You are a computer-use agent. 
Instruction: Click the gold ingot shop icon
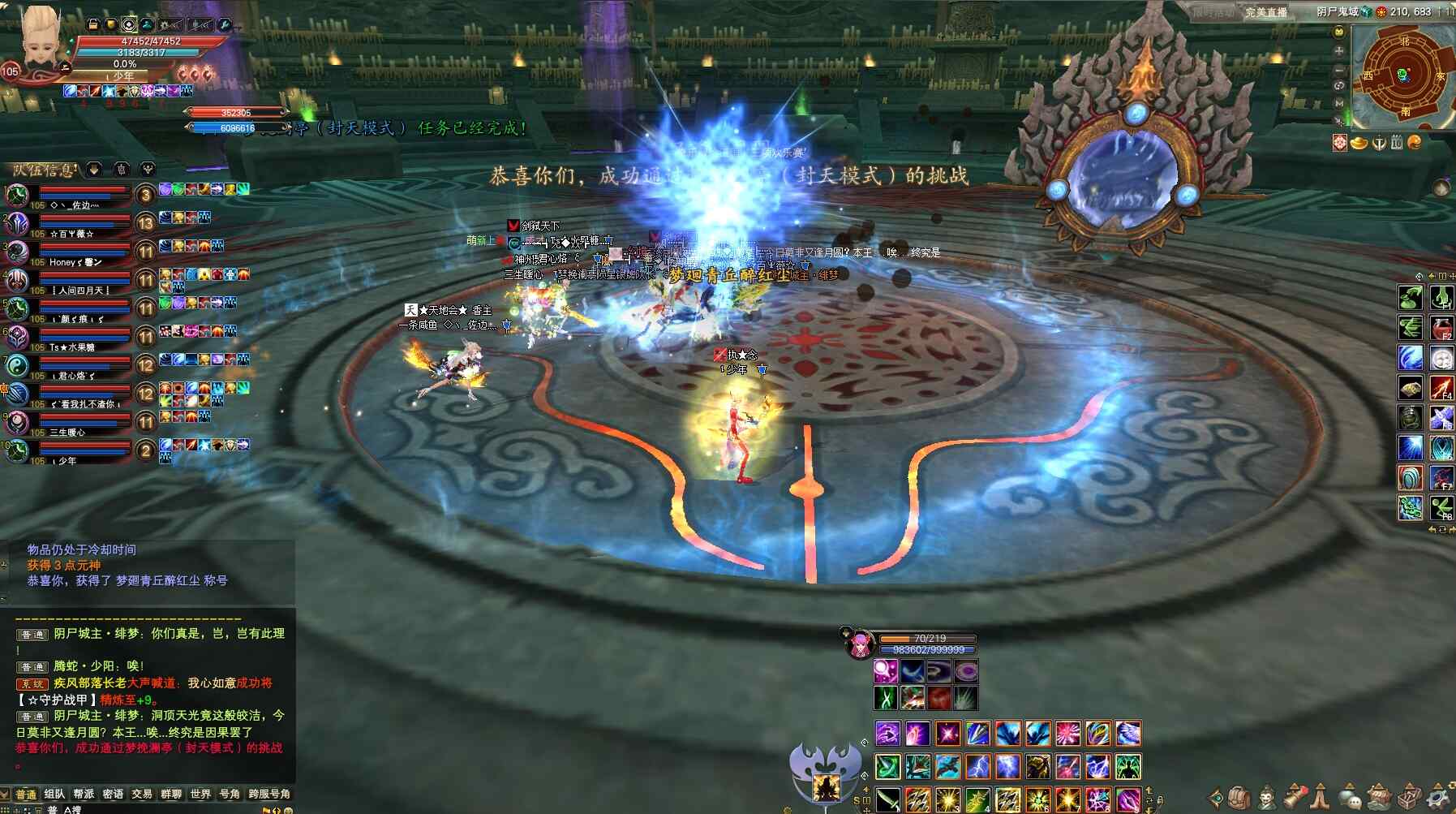click(x=1359, y=143)
